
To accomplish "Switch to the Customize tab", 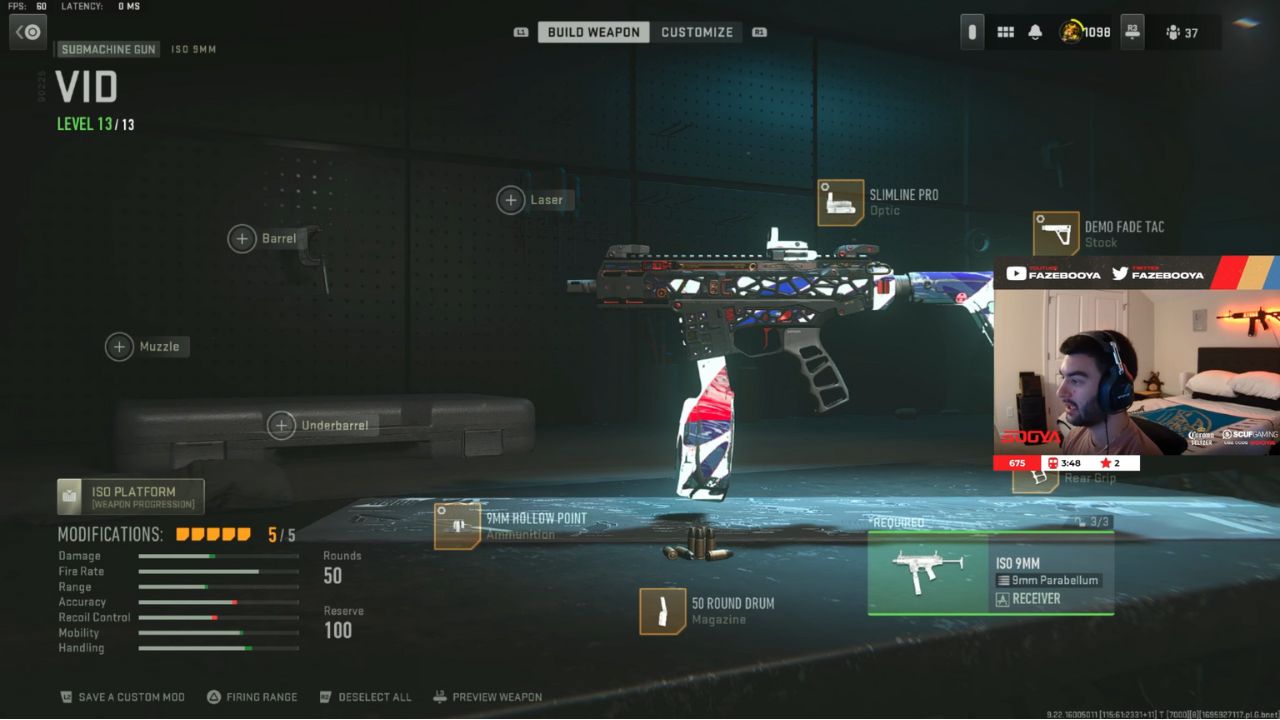I will (698, 31).
